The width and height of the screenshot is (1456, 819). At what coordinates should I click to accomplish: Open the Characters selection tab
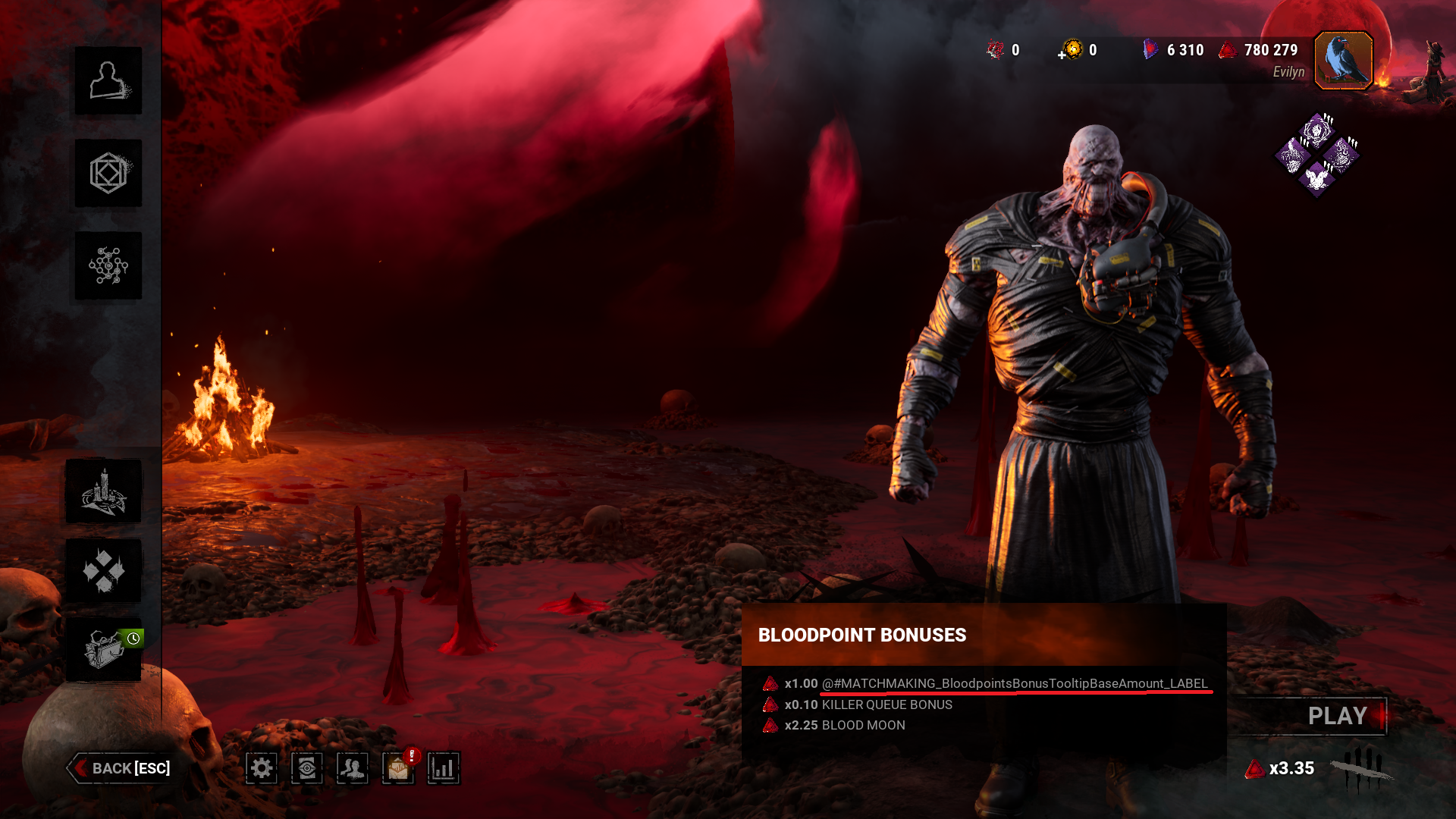point(108,81)
